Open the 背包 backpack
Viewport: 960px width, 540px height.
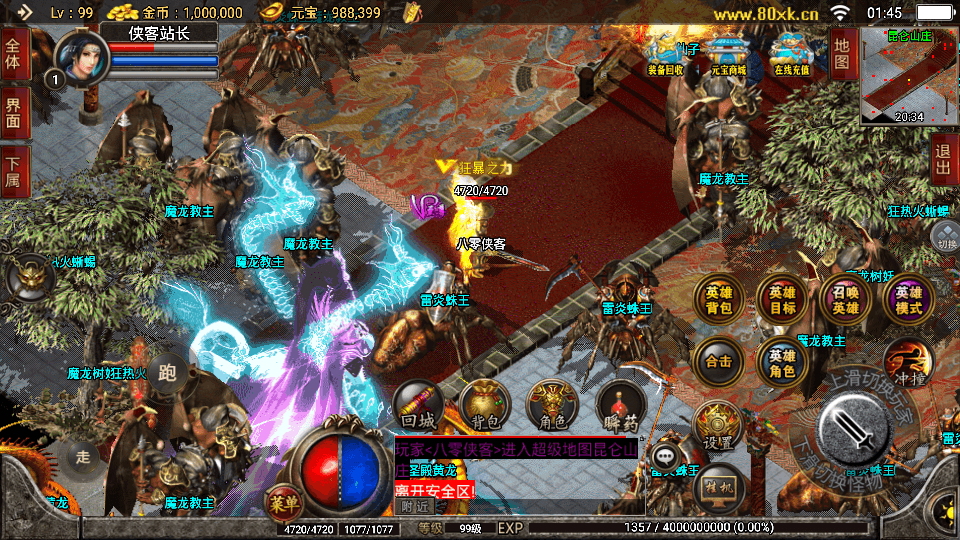point(485,405)
